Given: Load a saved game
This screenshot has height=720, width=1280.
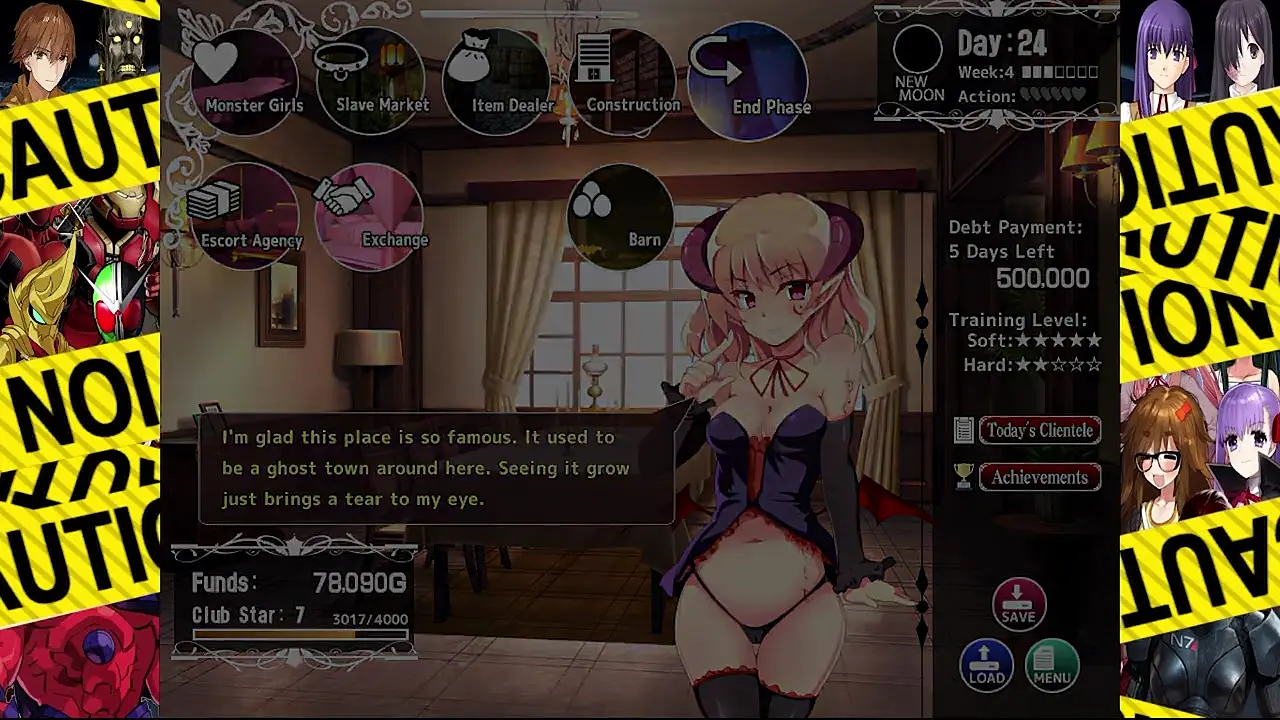Looking at the screenshot, I should [x=986, y=665].
